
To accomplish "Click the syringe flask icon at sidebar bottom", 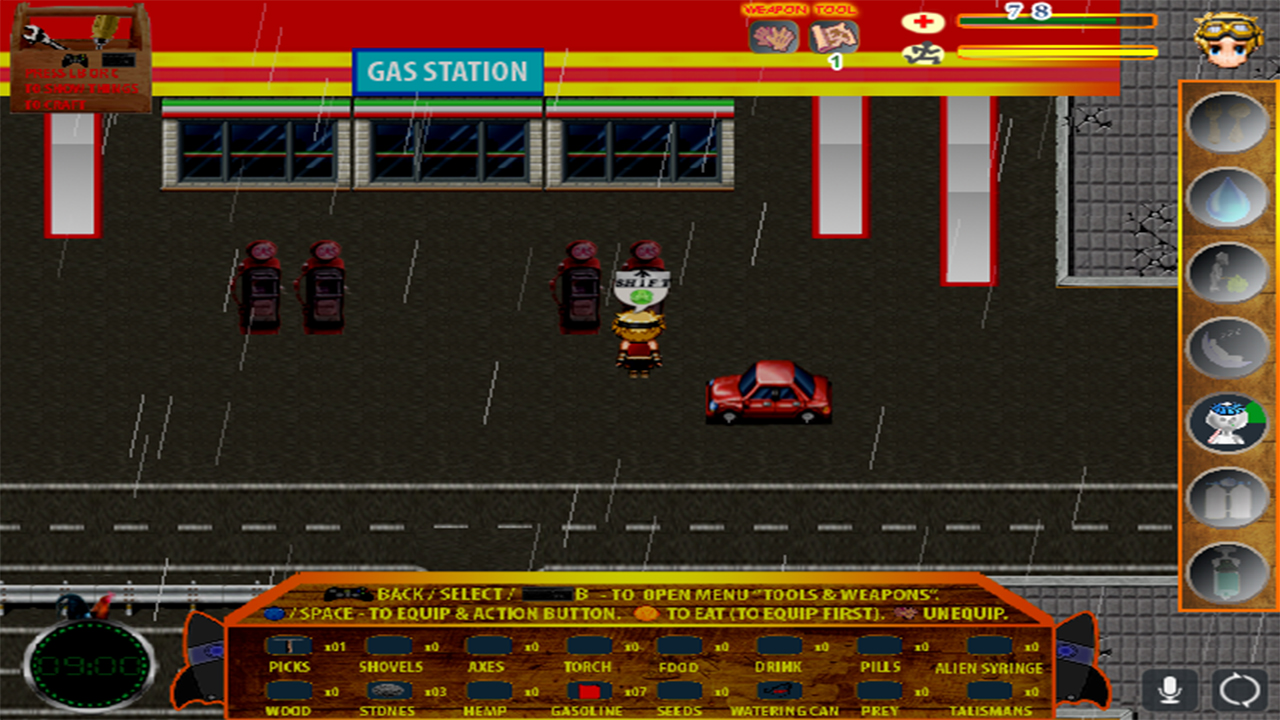I will click(x=1228, y=572).
